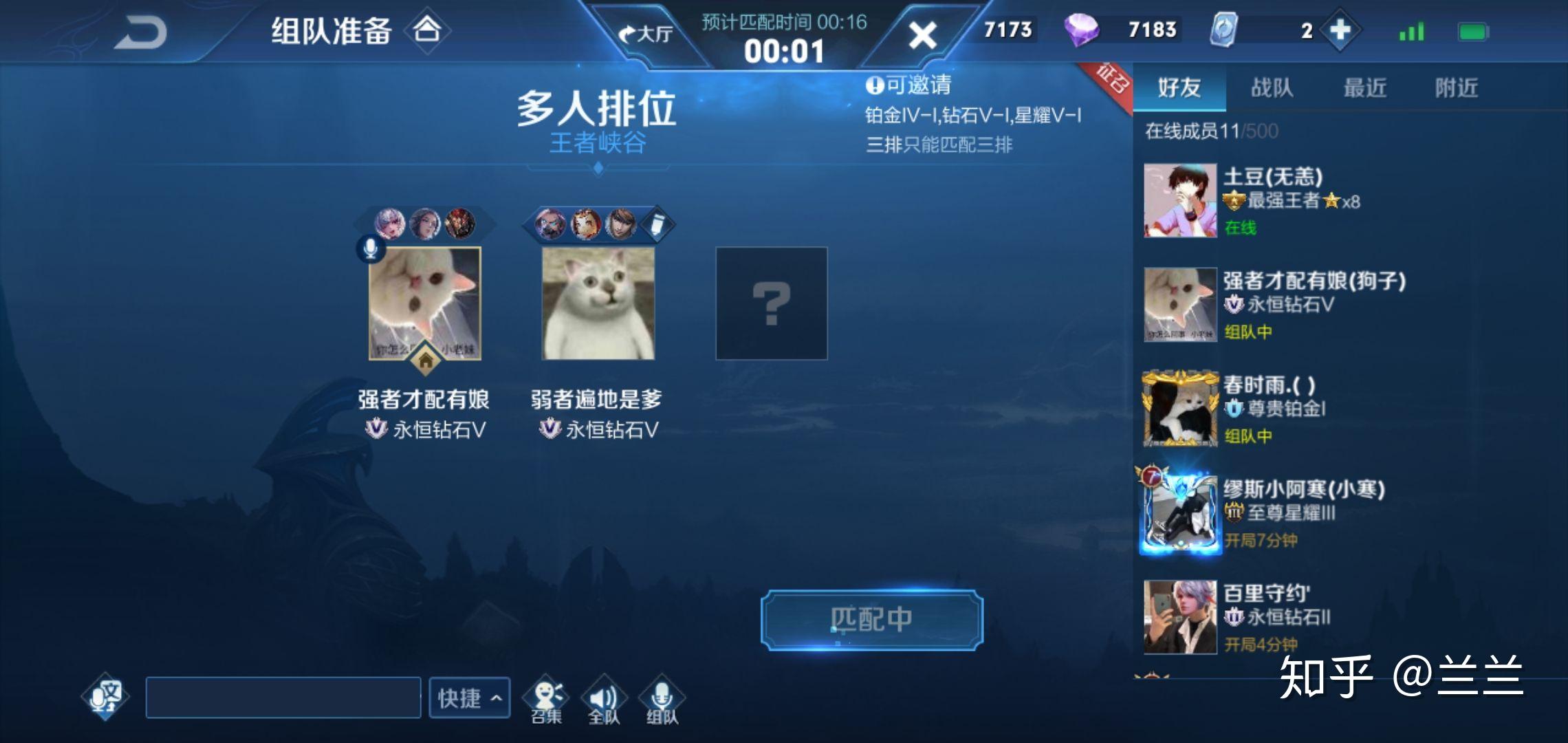The width and height of the screenshot is (1568, 743).
Task: Return to the 大厅 lobby
Action: point(645,33)
